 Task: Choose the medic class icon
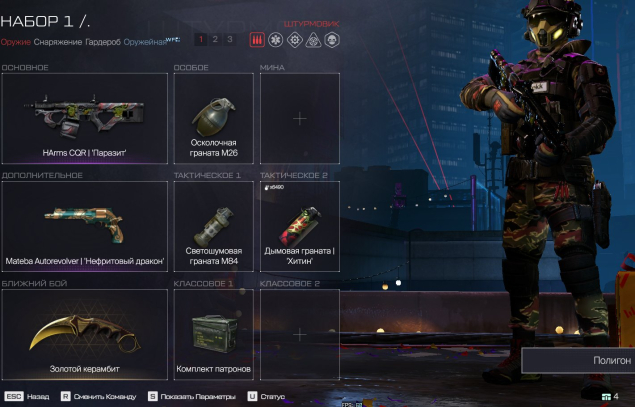[x=276, y=40]
